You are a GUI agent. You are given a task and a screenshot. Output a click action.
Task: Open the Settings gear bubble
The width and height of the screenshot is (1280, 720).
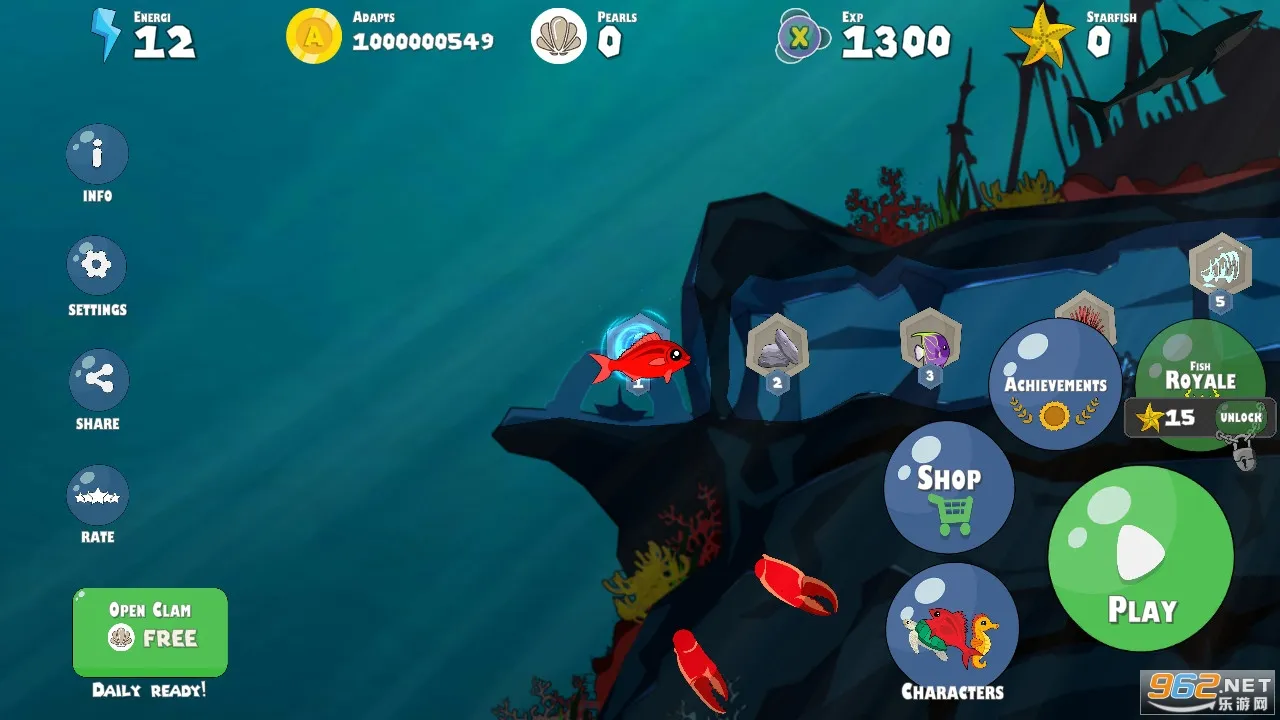[97, 266]
